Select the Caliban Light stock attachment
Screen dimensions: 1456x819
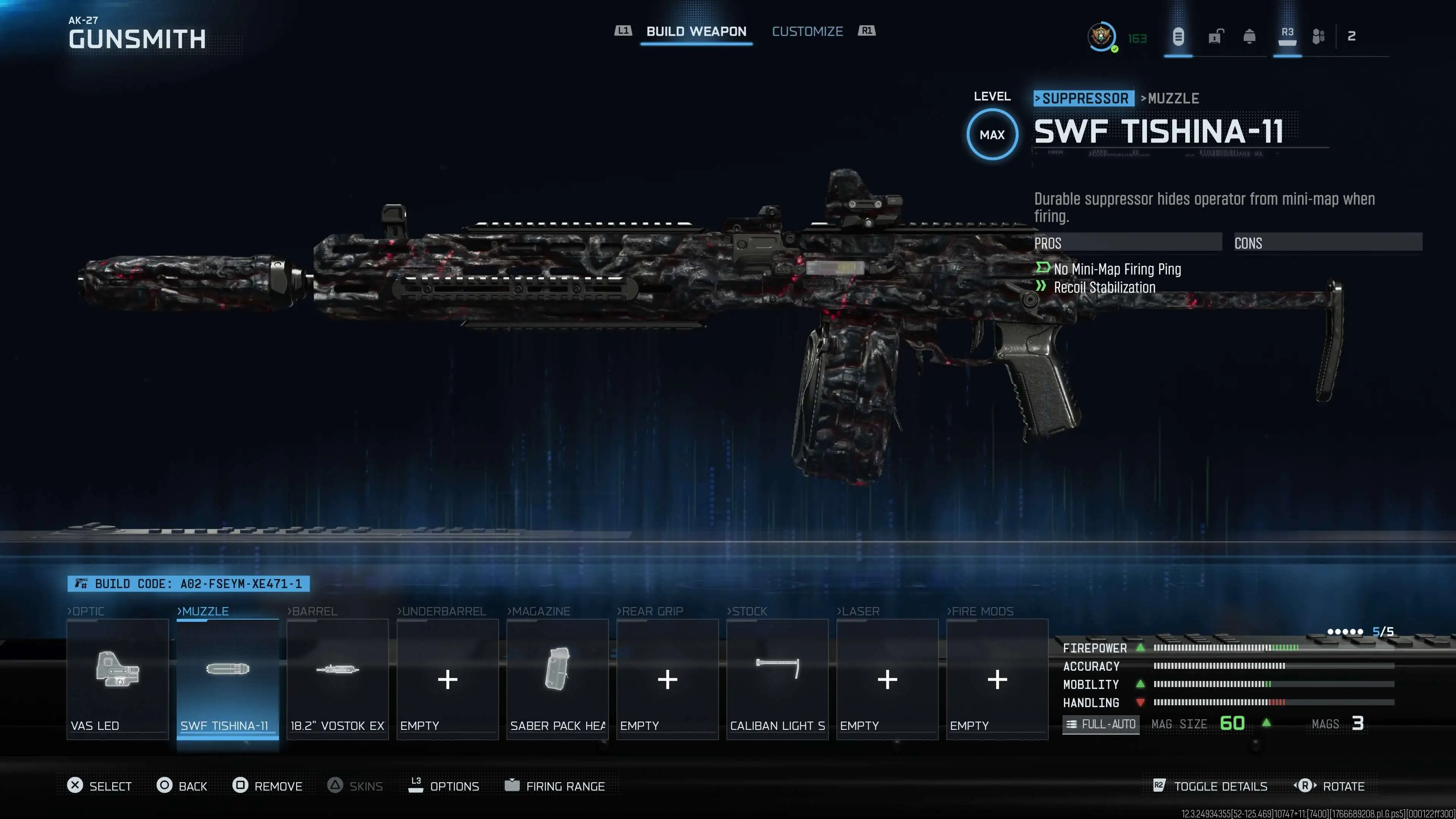pyautogui.click(x=777, y=678)
